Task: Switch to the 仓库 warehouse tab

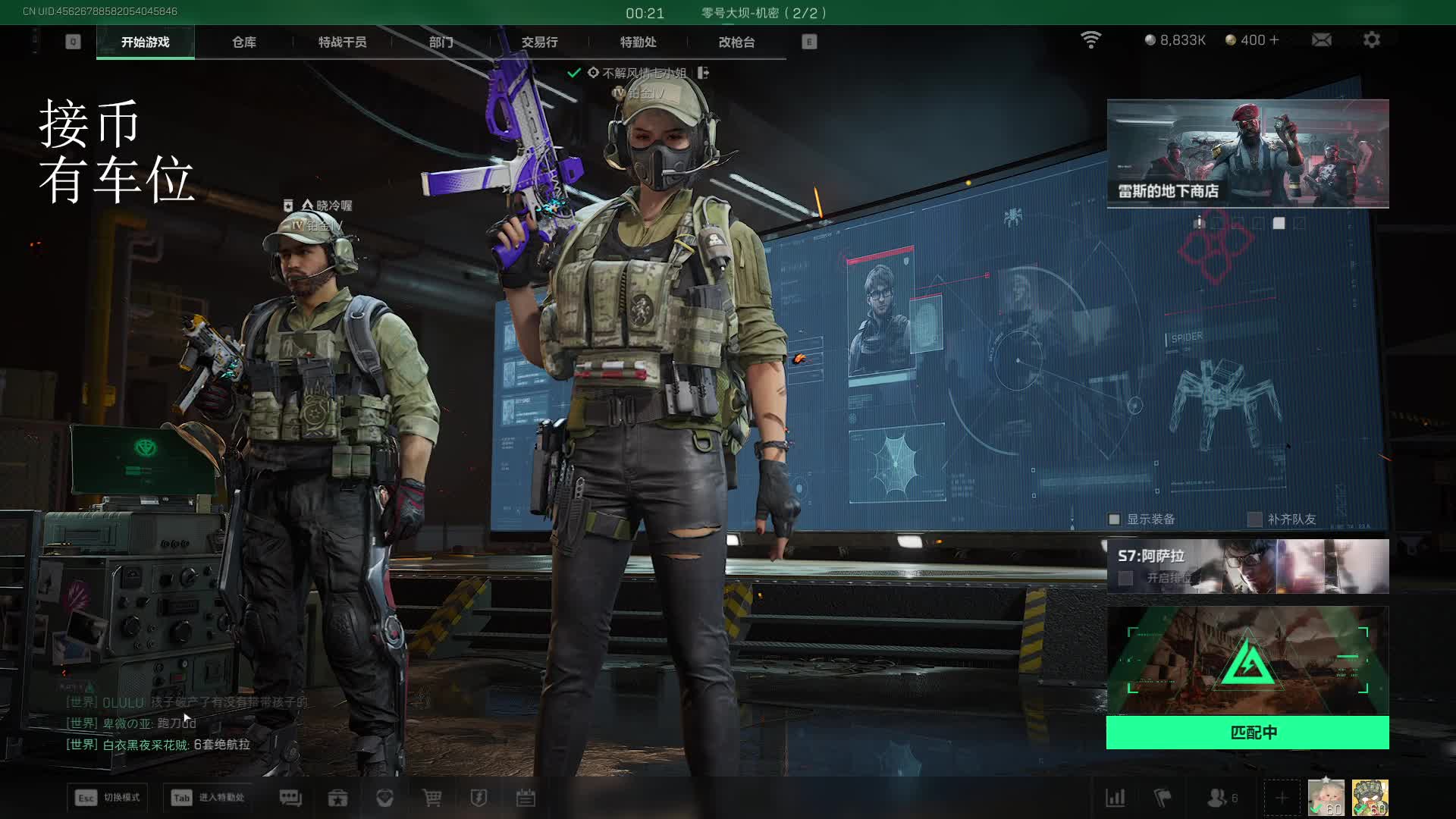Action: 243,42
